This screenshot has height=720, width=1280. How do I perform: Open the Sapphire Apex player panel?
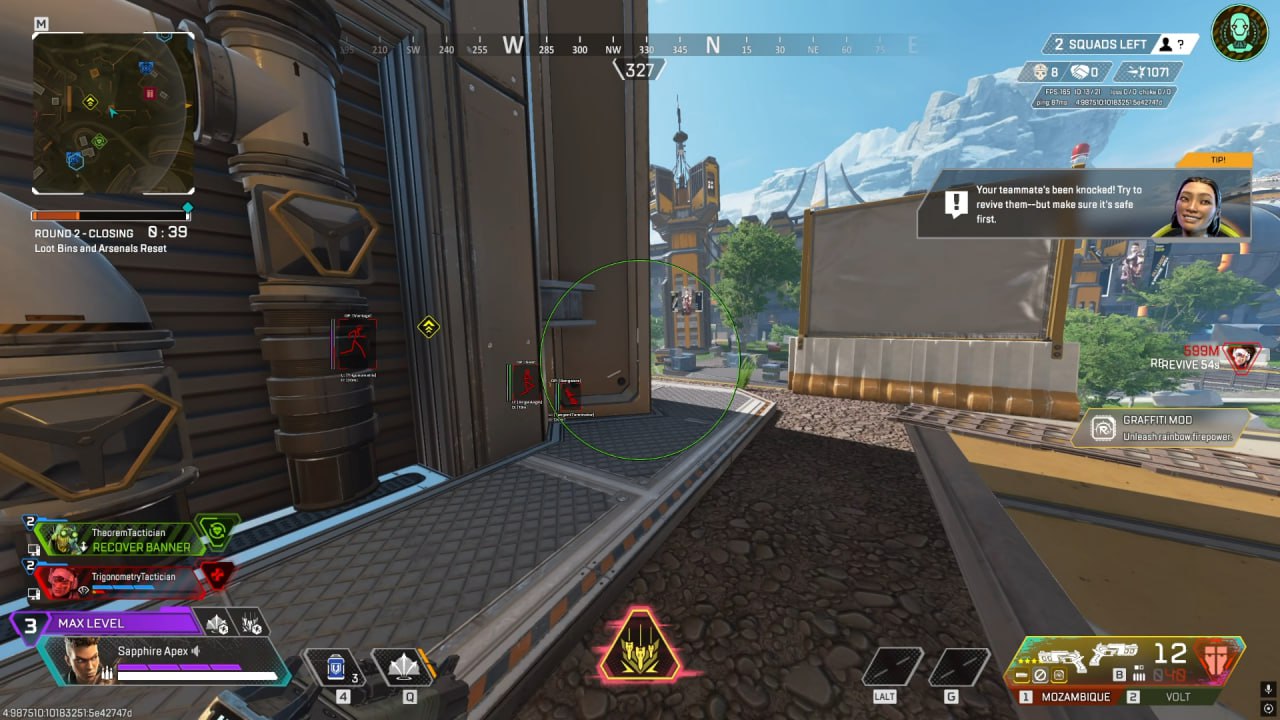tap(160, 660)
